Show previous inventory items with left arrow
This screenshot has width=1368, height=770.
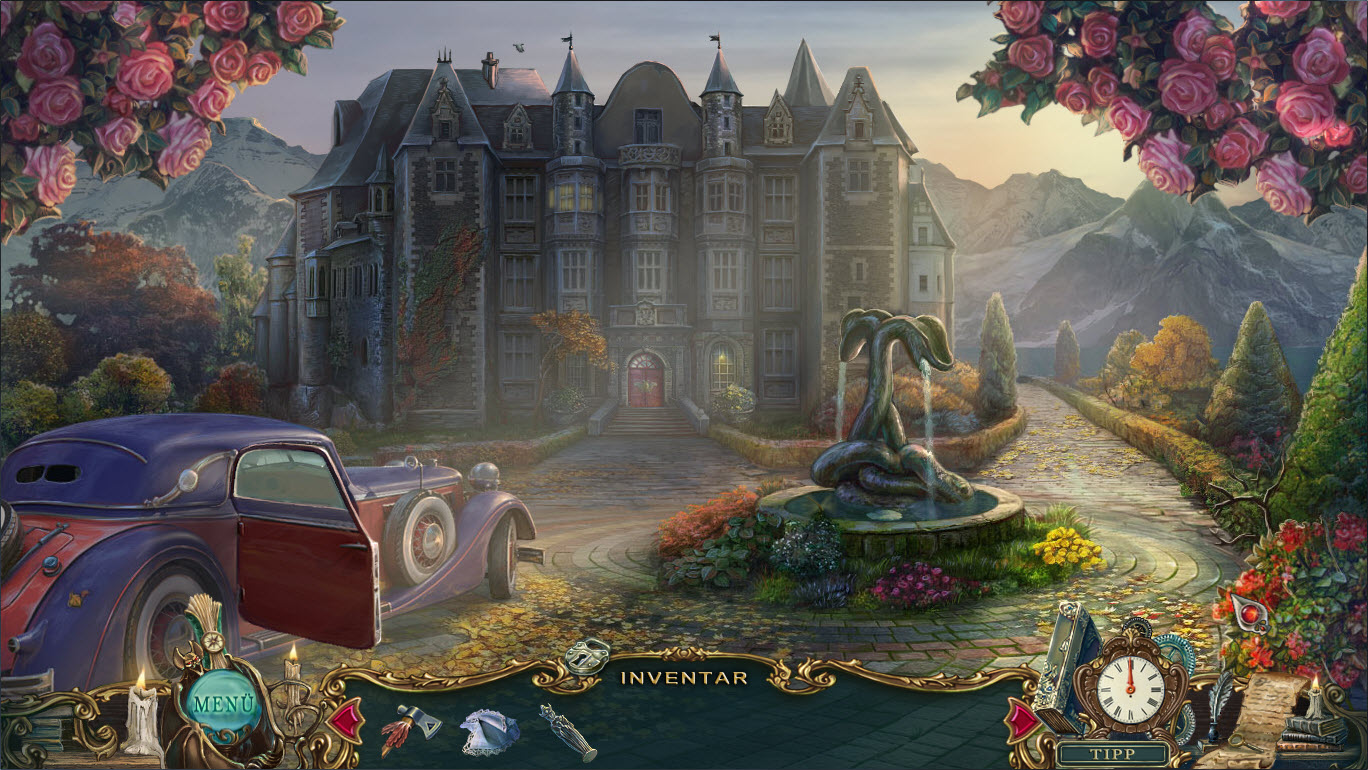click(x=346, y=721)
